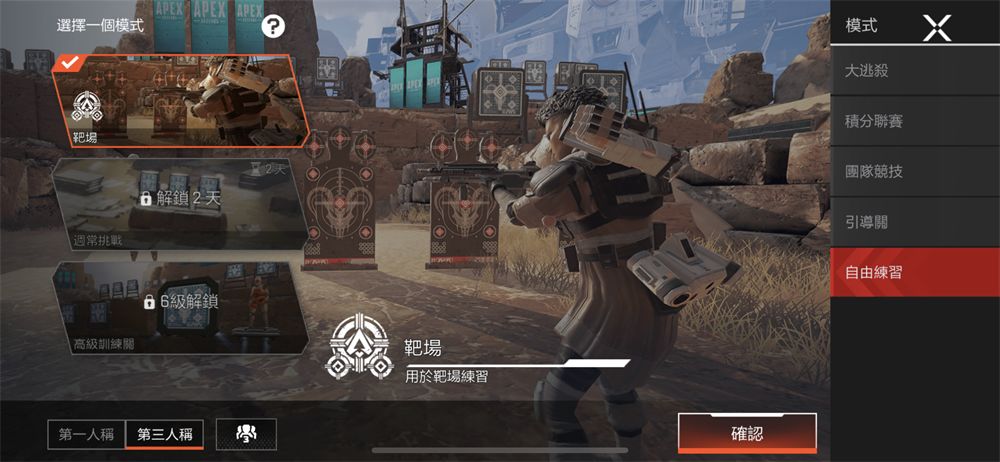Open the 引導關 tutorial tab
Viewport: 1000px width, 462px height.
pos(915,221)
